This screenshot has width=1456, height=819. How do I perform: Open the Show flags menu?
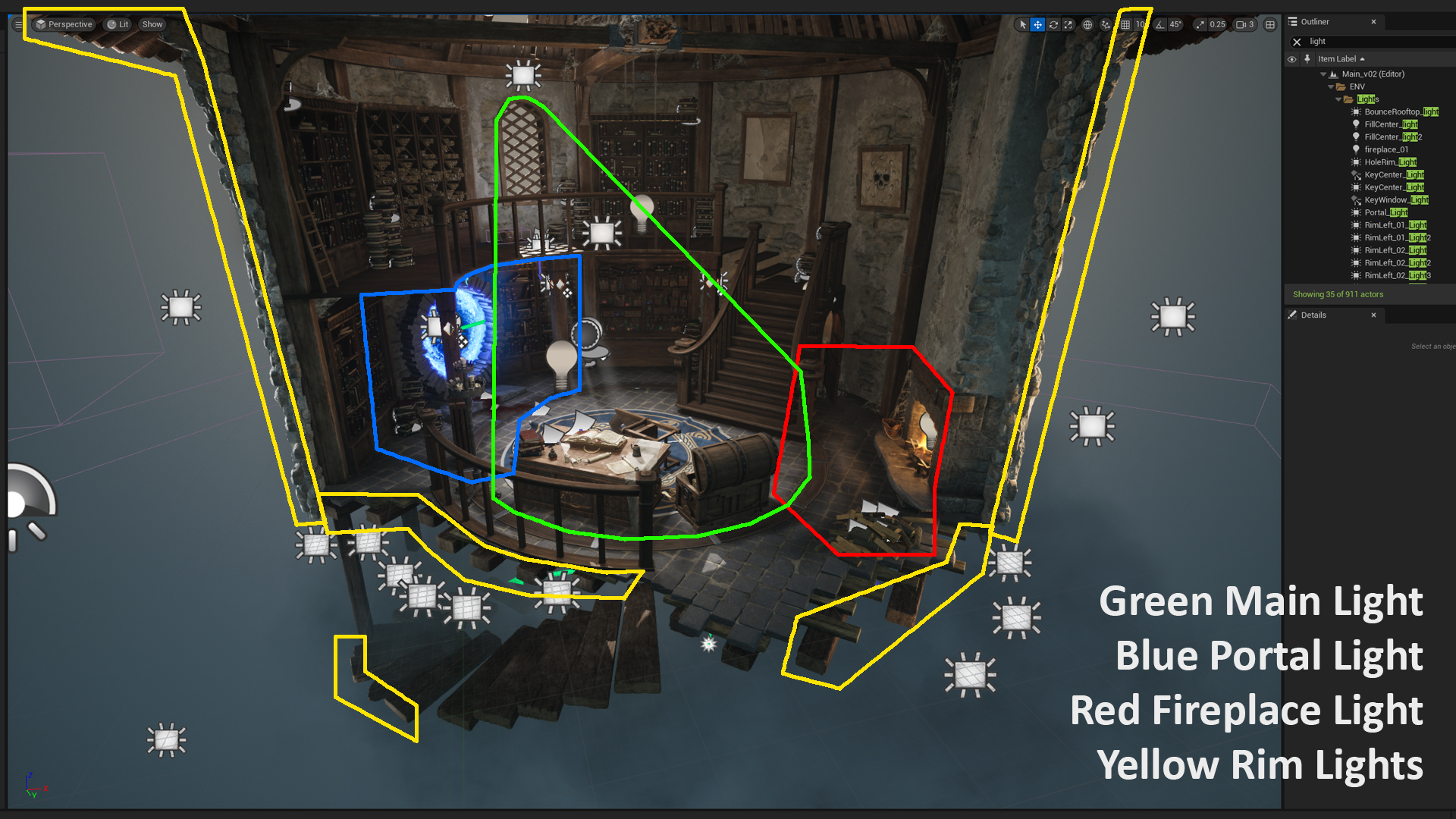click(x=152, y=24)
